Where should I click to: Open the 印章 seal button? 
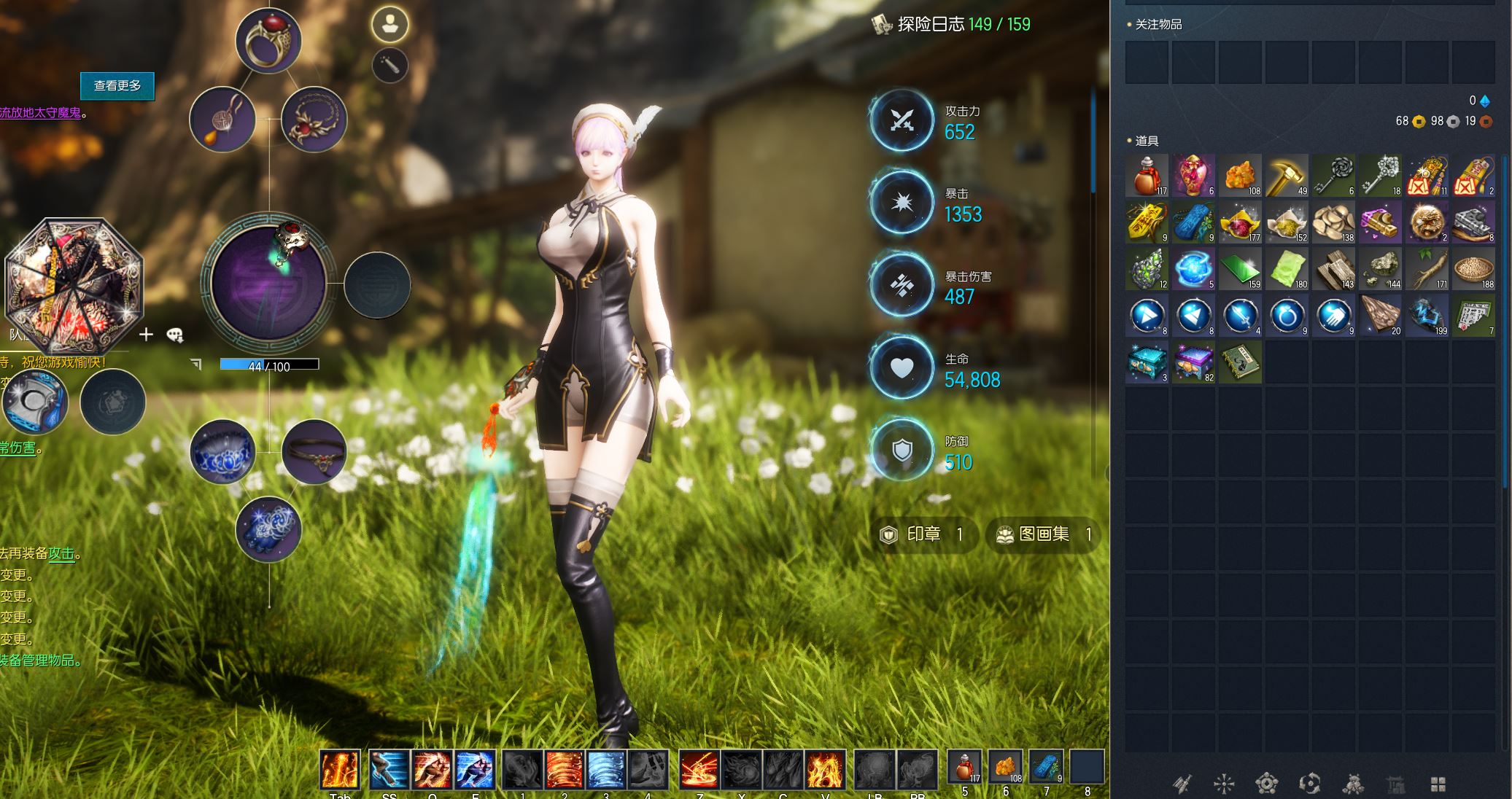[x=923, y=534]
